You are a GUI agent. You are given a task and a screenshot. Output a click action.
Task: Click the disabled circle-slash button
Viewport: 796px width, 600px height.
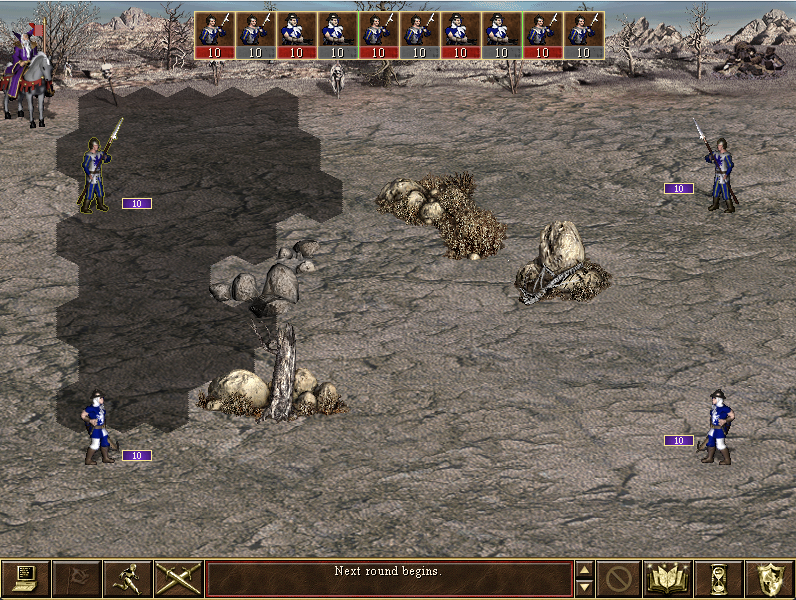618,579
